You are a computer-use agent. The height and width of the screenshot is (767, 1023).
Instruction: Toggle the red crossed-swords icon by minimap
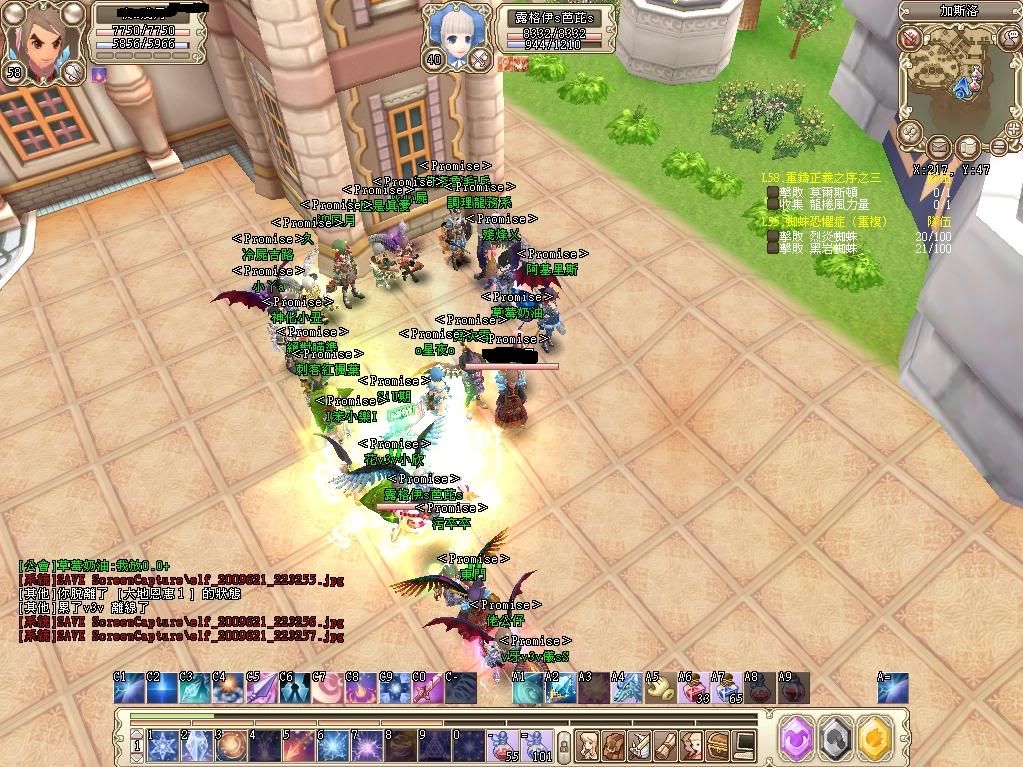tap(909, 39)
